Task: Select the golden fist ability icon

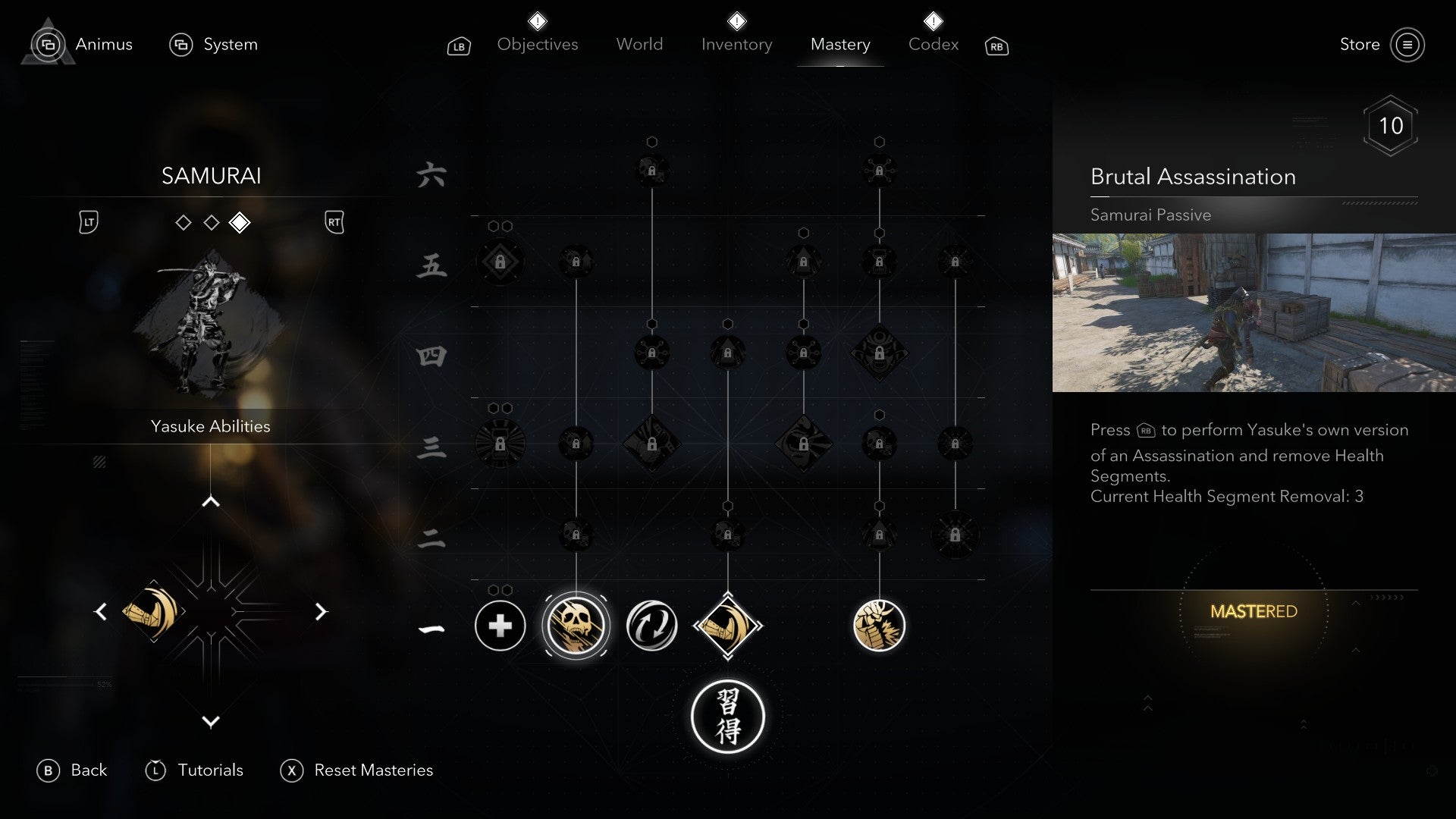Action: pyautogui.click(x=880, y=626)
